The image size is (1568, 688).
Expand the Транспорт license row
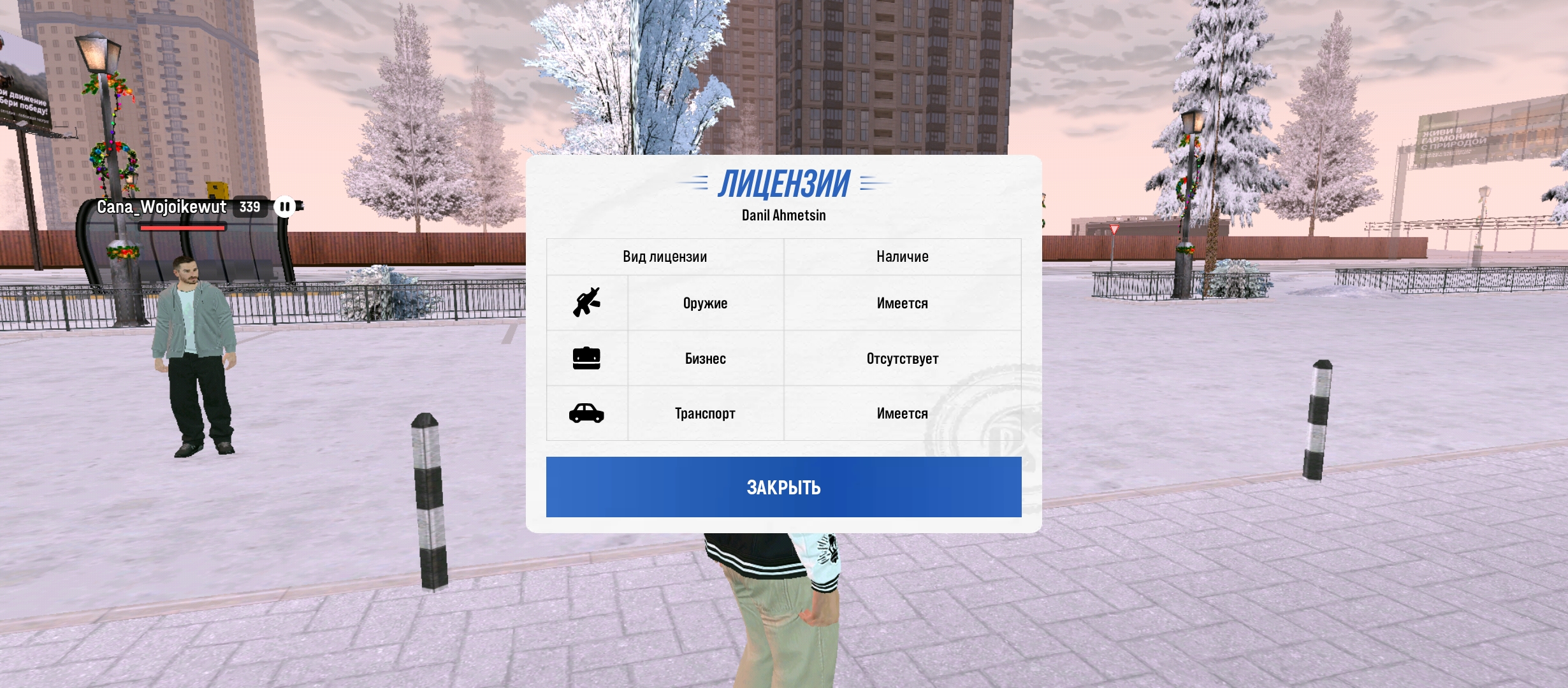[x=704, y=413]
